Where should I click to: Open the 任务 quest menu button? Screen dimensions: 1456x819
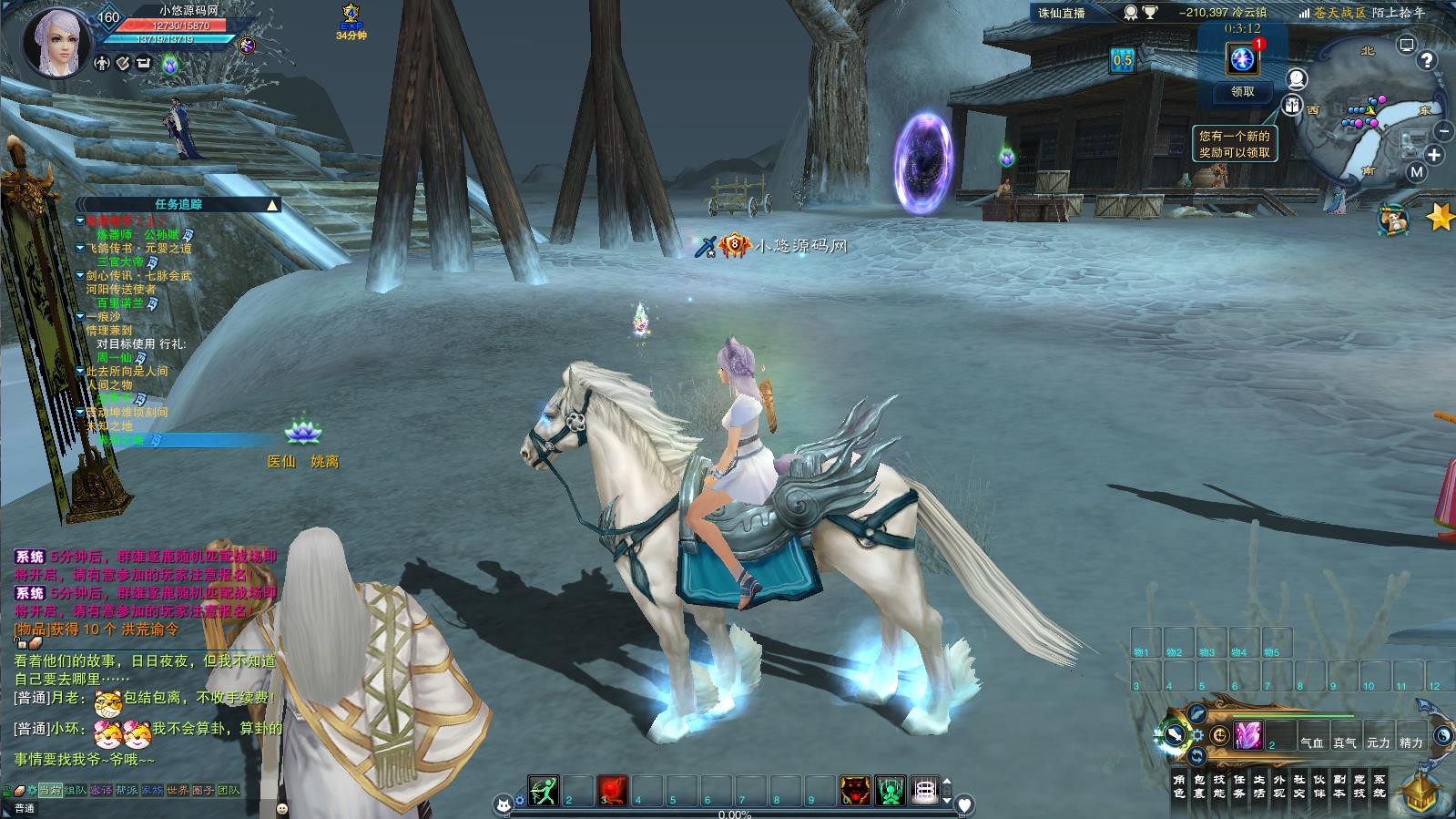[1240, 786]
